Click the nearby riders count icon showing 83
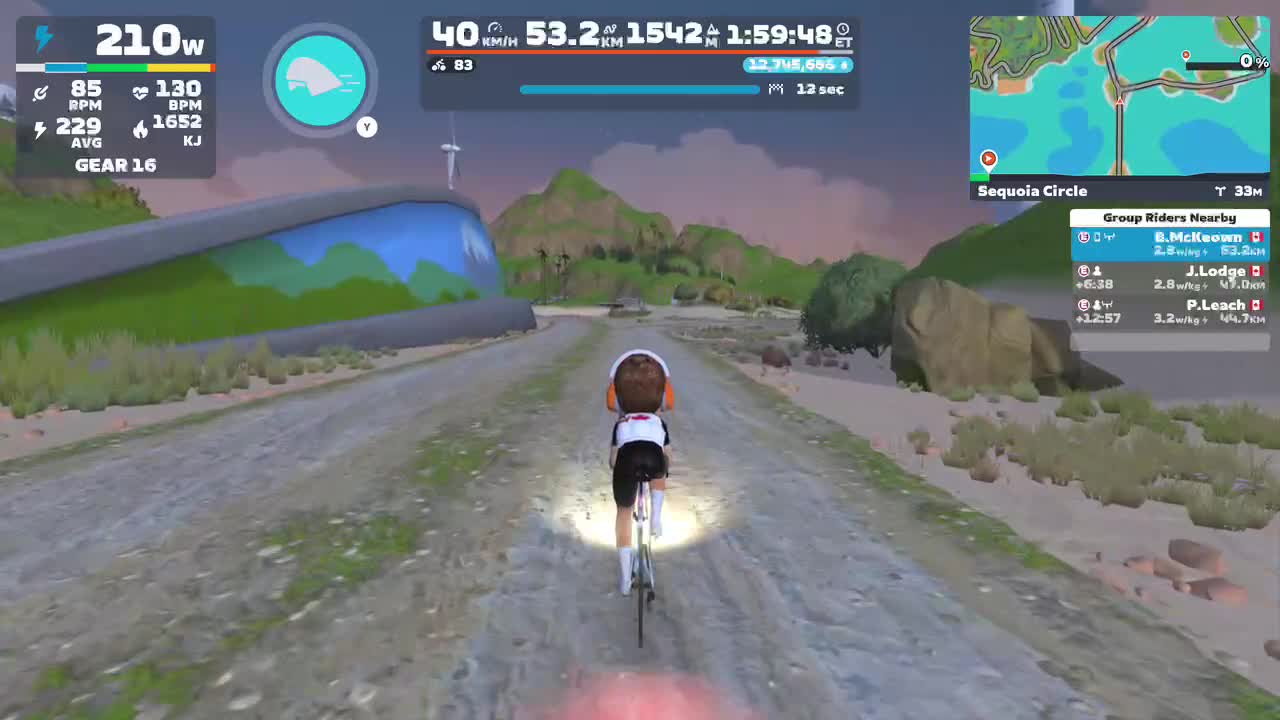 (437, 66)
